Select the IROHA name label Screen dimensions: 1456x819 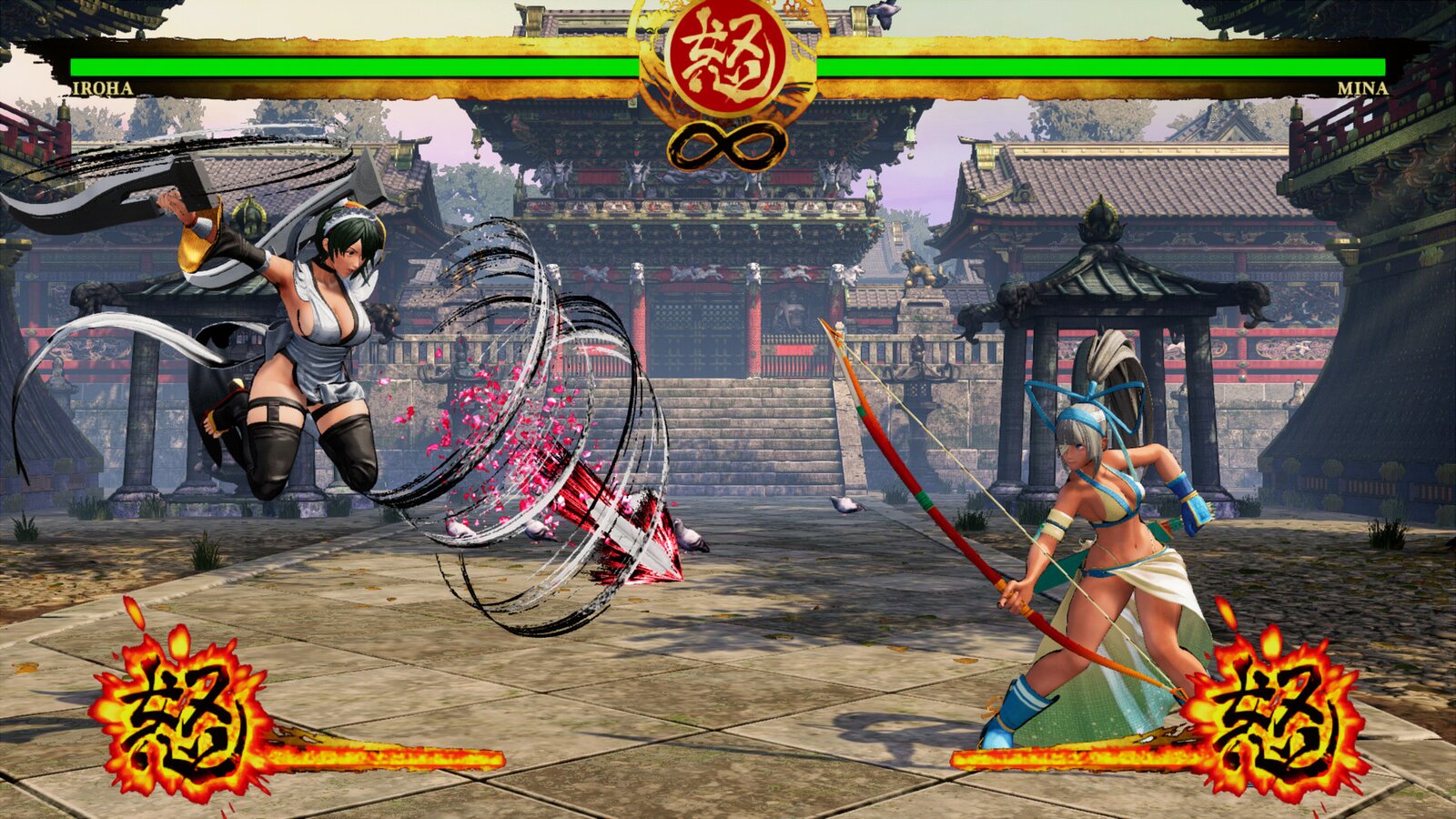(x=105, y=88)
